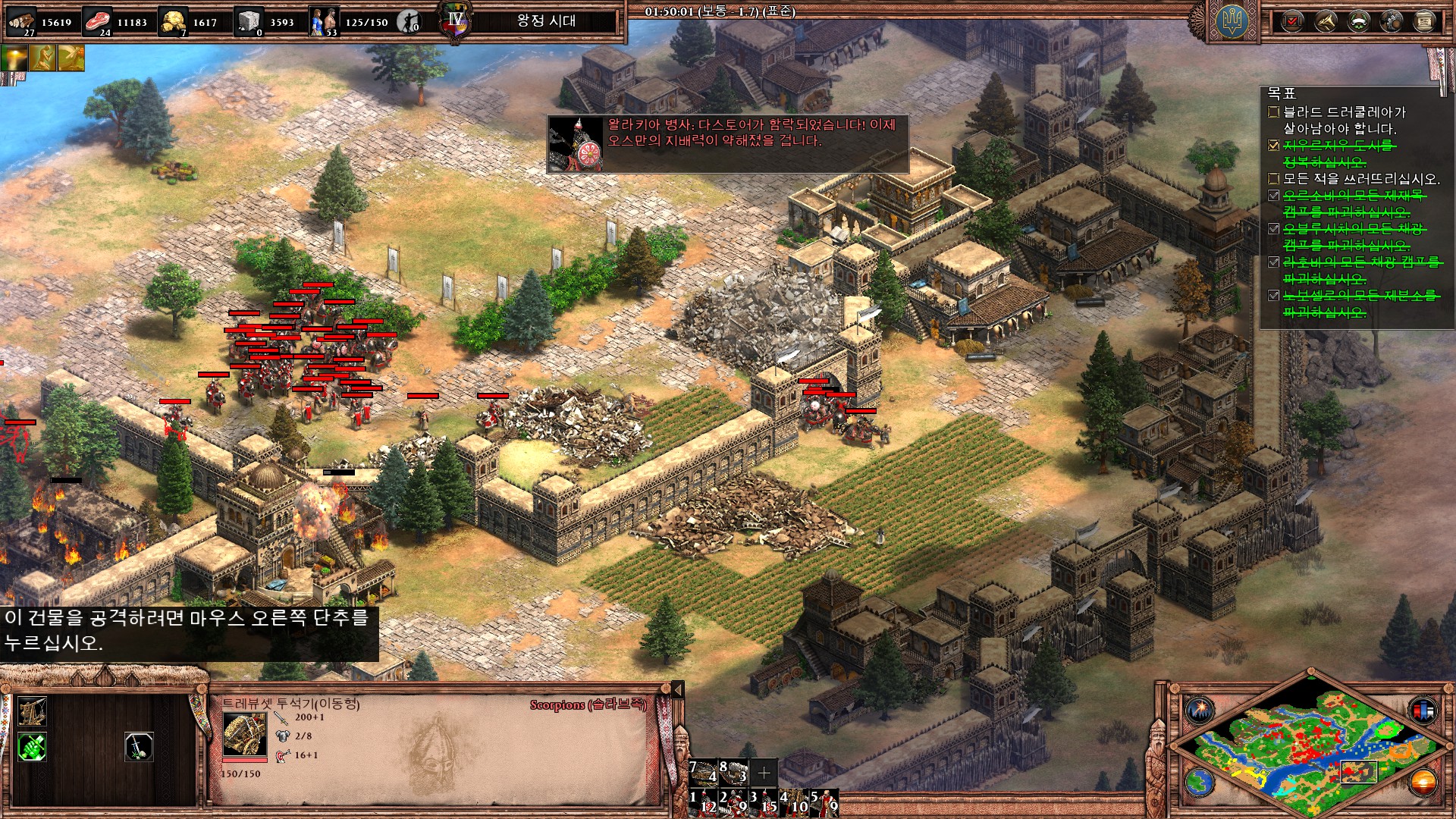Viewport: 1456px width, 819px height.
Task: Open the diplomacy laurel banner button
Action: [1358, 22]
